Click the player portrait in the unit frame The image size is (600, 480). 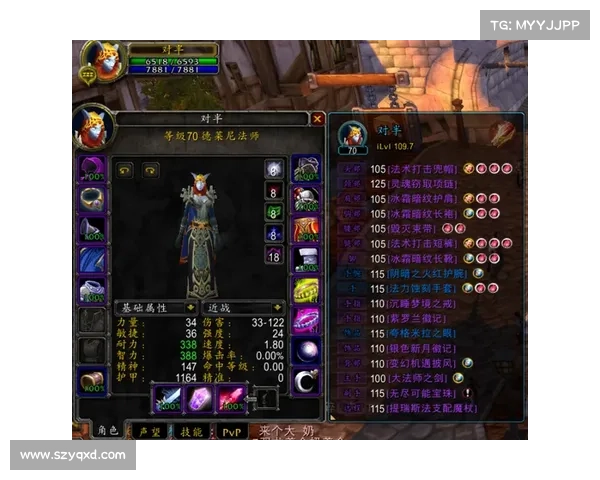(x=102, y=62)
